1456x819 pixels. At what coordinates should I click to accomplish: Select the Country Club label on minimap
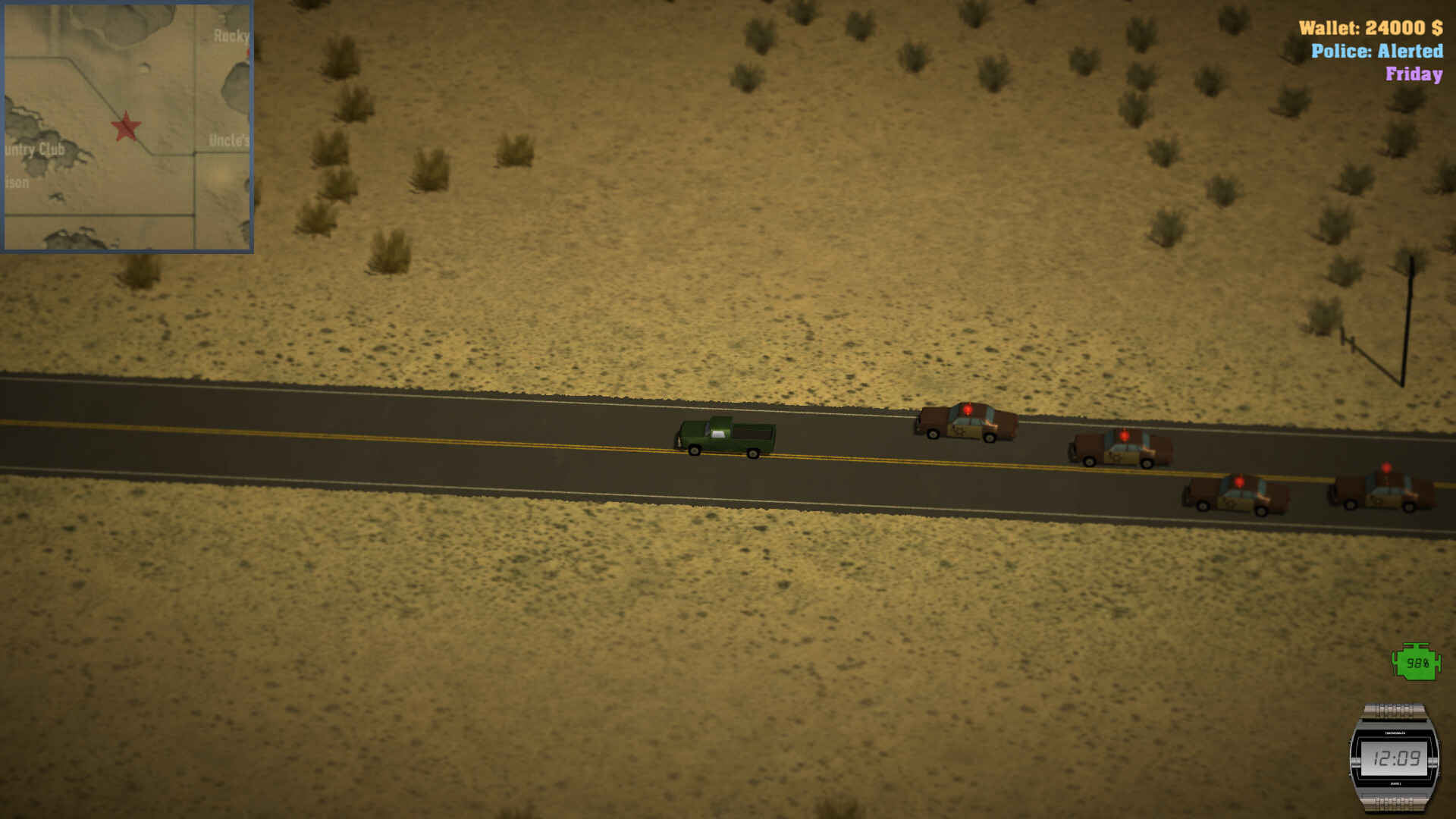(x=34, y=149)
